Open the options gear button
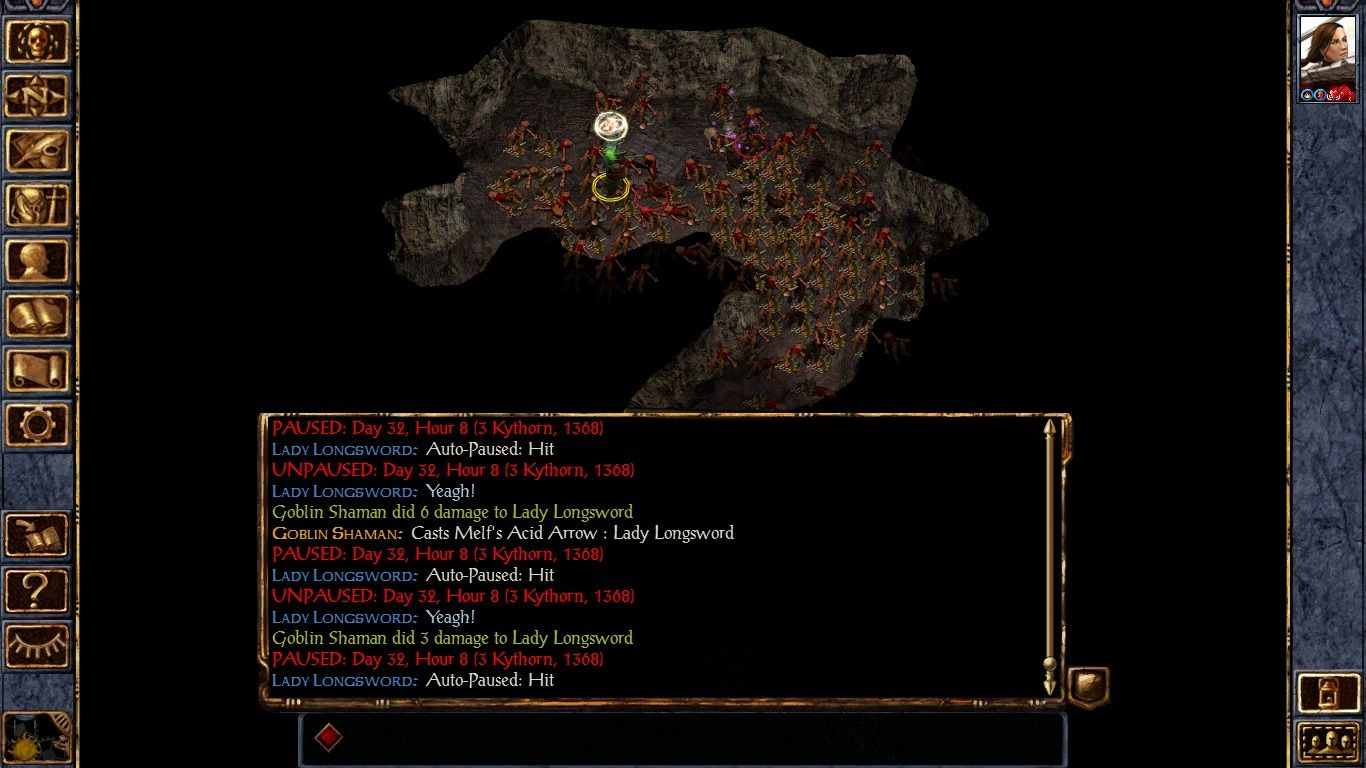 coord(37,426)
